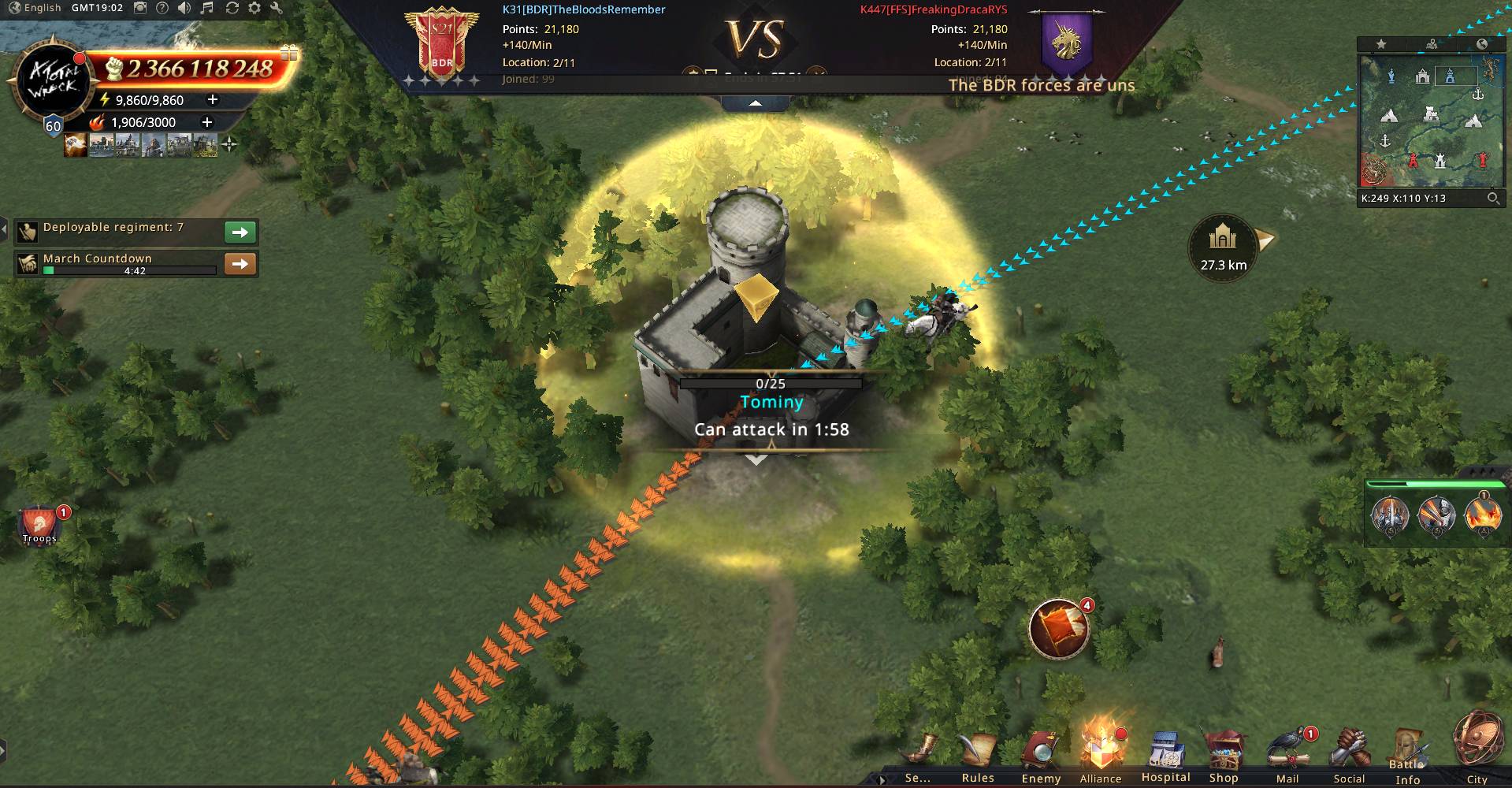Click the green Deployable regiment arrow
This screenshot has height=788, width=1512.
click(x=240, y=232)
